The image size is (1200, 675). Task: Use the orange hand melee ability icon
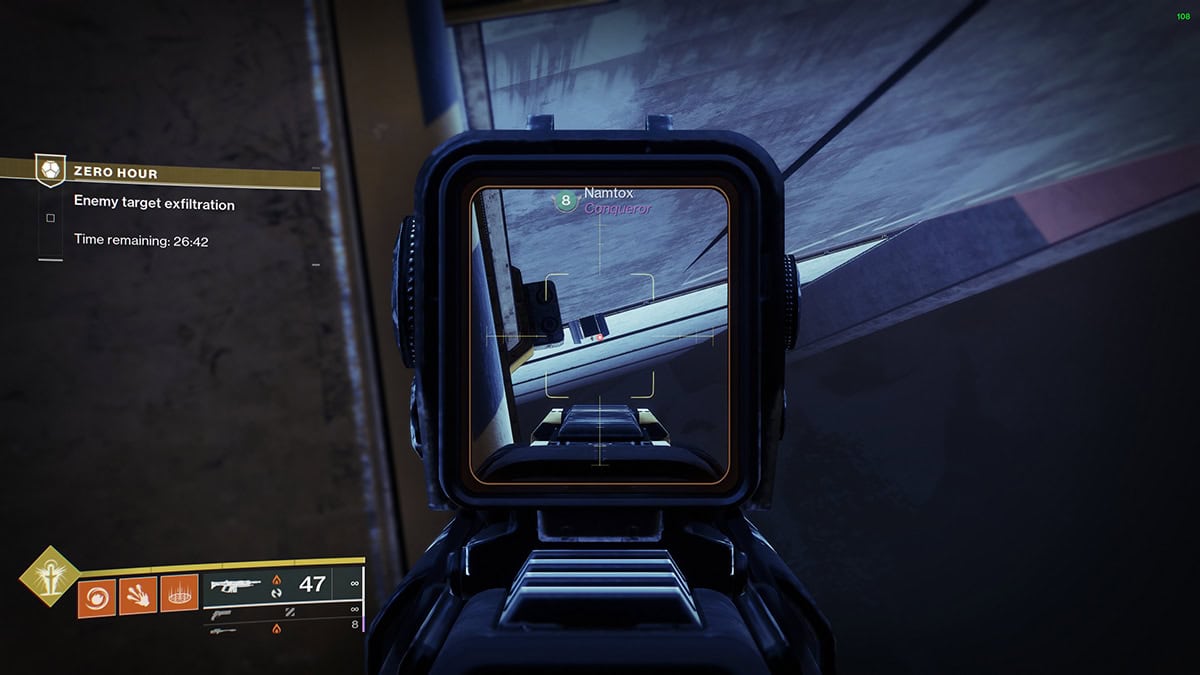(137, 598)
